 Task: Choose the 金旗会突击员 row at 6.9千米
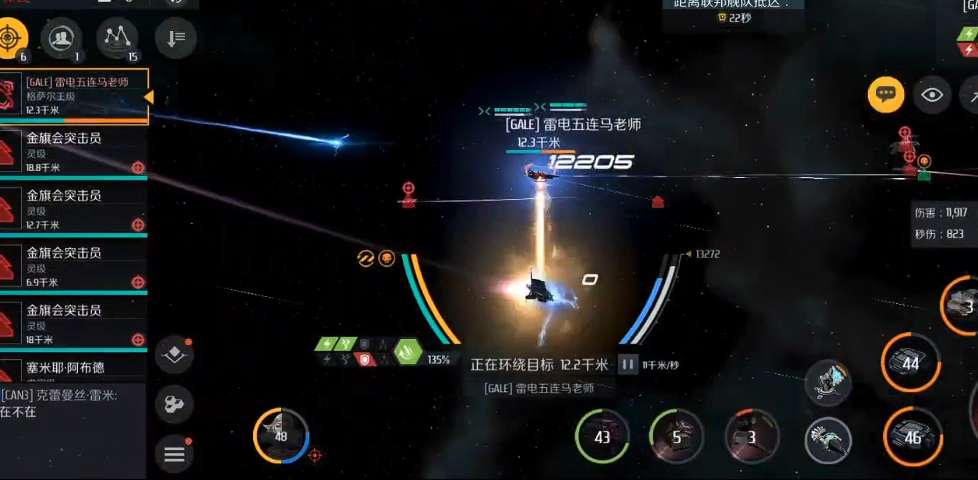74,268
